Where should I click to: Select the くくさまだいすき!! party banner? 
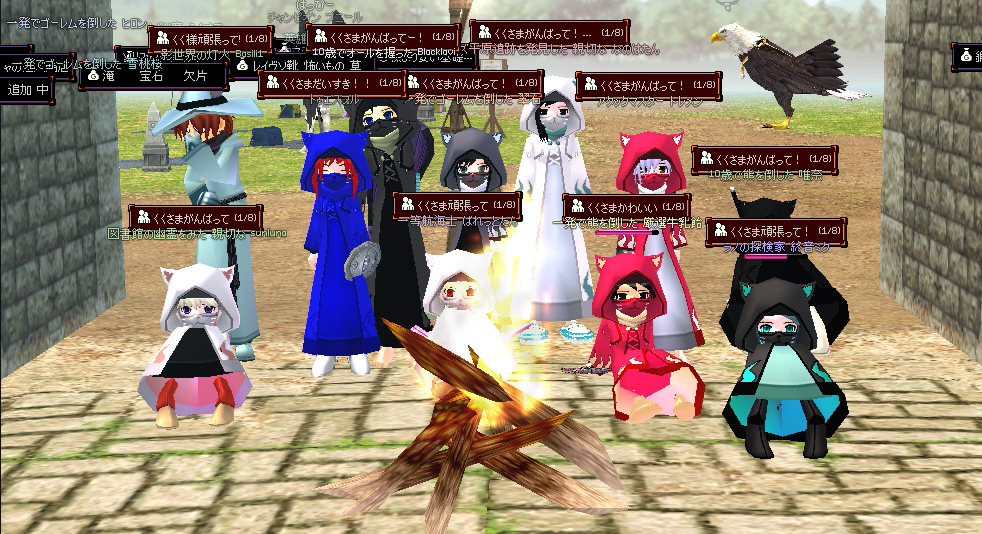coord(332,84)
